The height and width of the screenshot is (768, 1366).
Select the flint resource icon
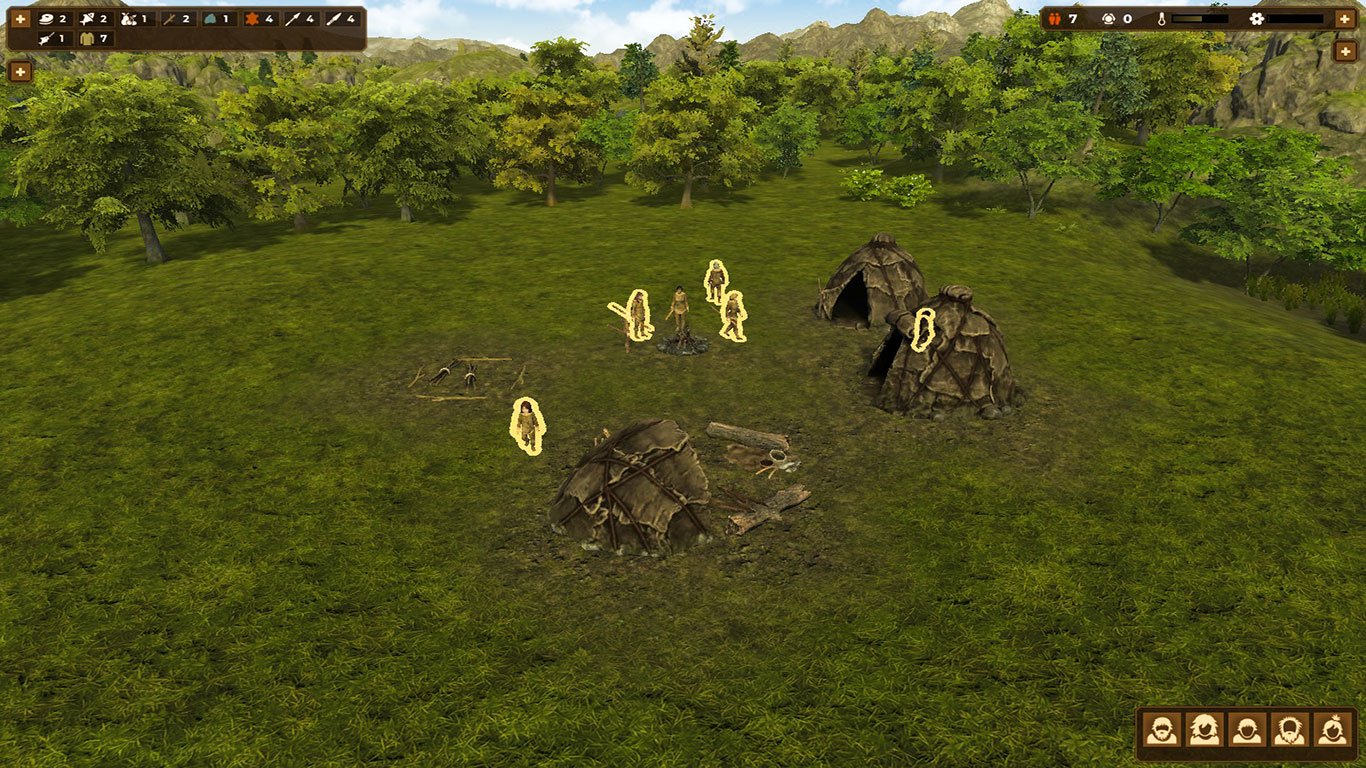tap(211, 18)
